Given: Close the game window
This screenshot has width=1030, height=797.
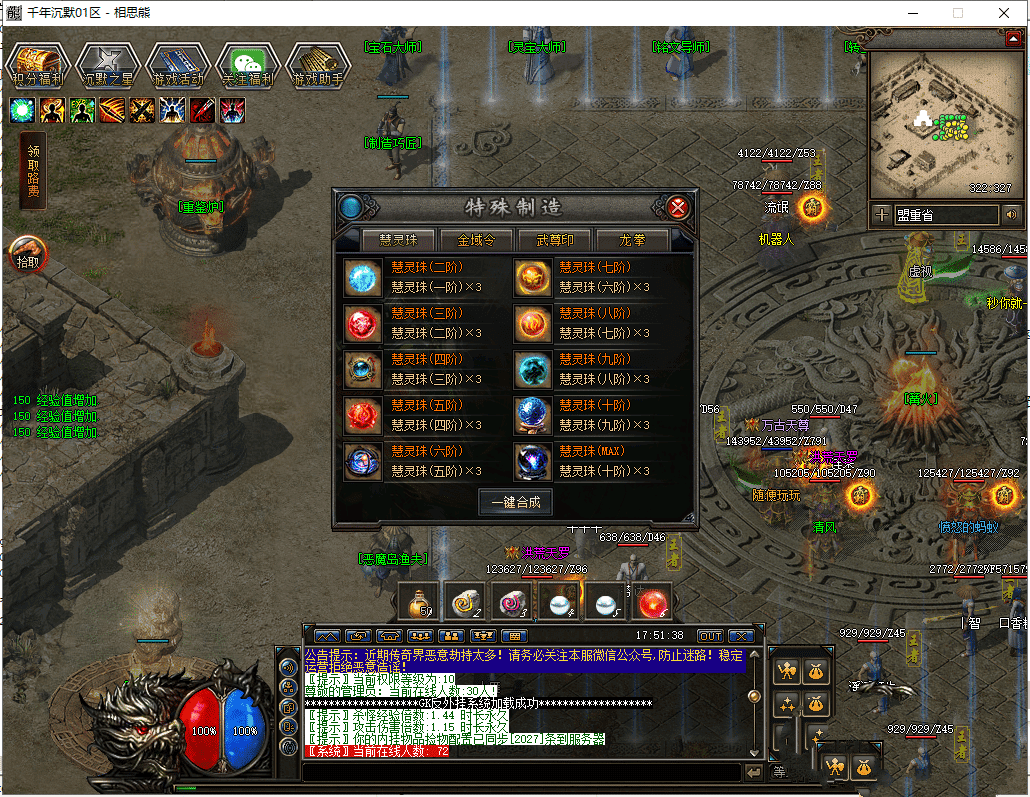Looking at the screenshot, I should tap(1003, 13).
